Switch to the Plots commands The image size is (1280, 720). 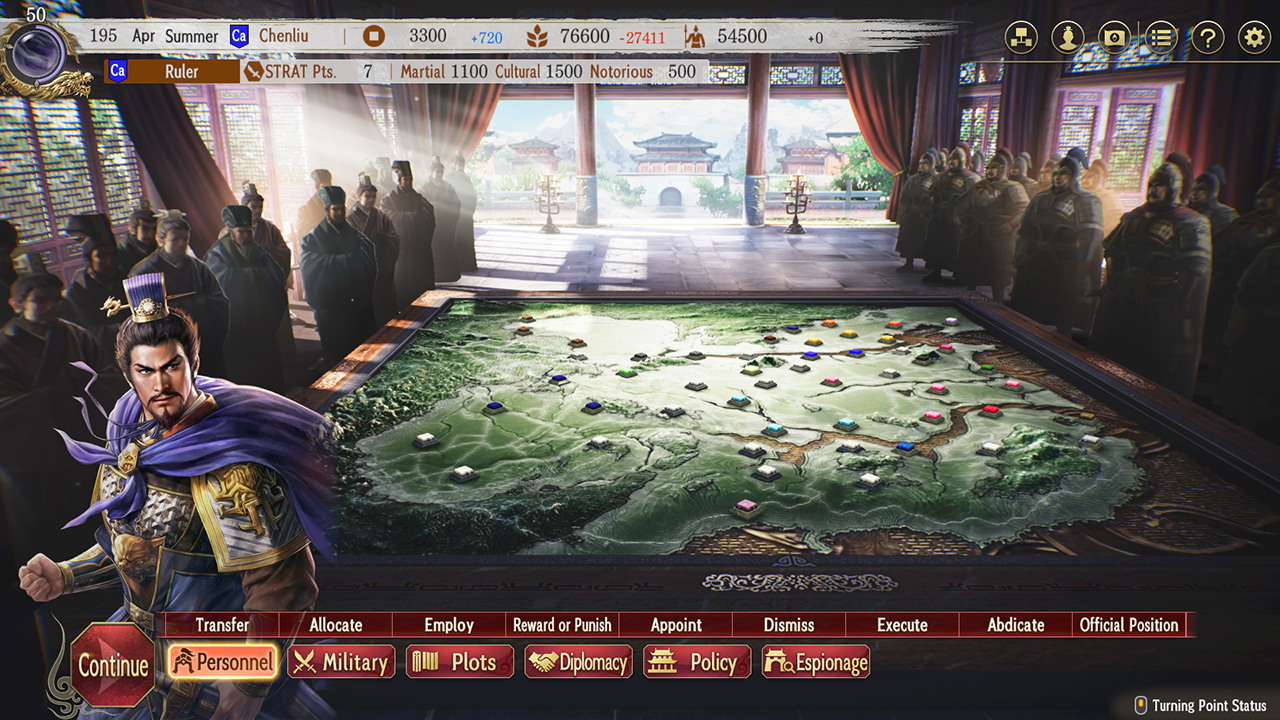pyautogui.click(x=460, y=661)
